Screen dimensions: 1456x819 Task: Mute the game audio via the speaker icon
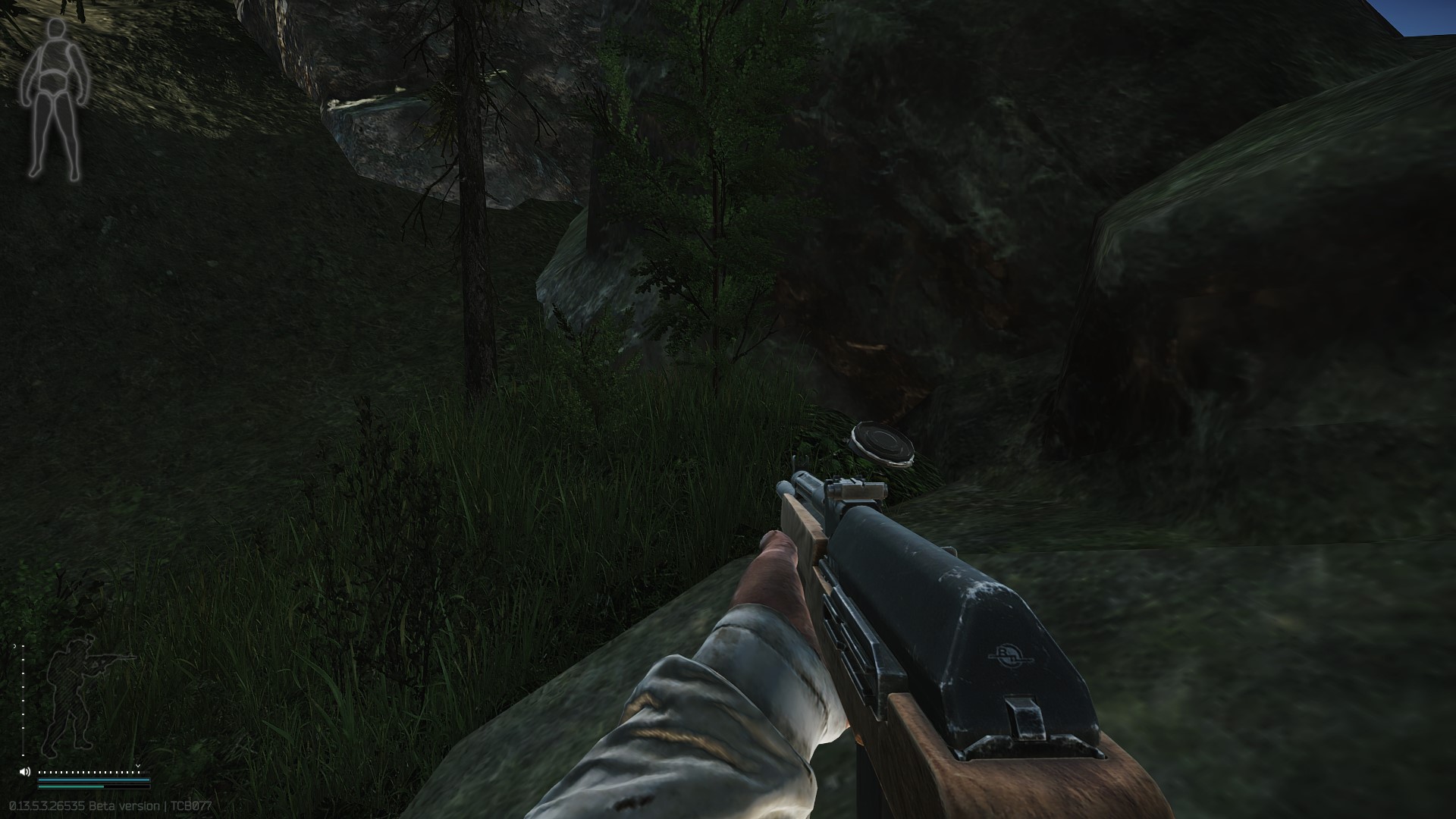(25, 772)
